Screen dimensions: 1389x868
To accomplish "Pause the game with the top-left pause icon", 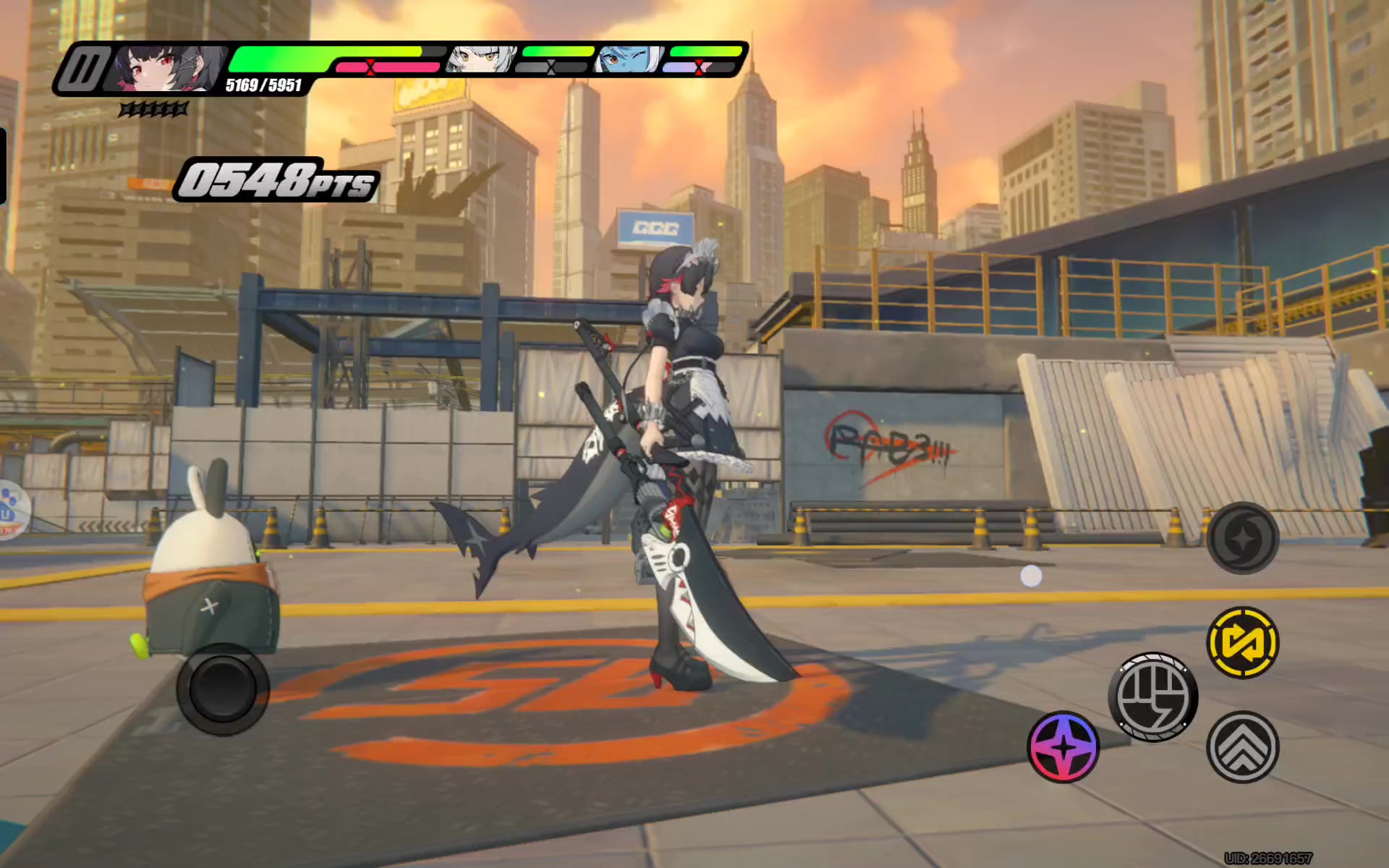I will 83,69.
